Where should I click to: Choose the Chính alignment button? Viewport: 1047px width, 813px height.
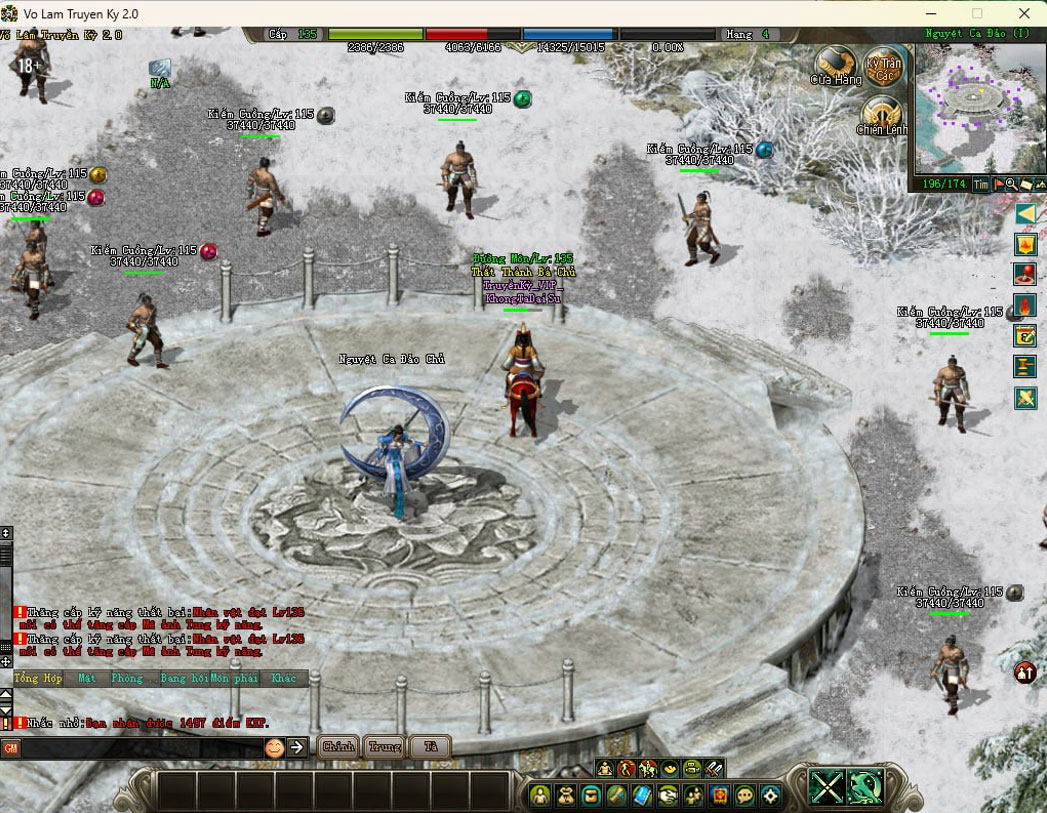pyautogui.click(x=338, y=747)
